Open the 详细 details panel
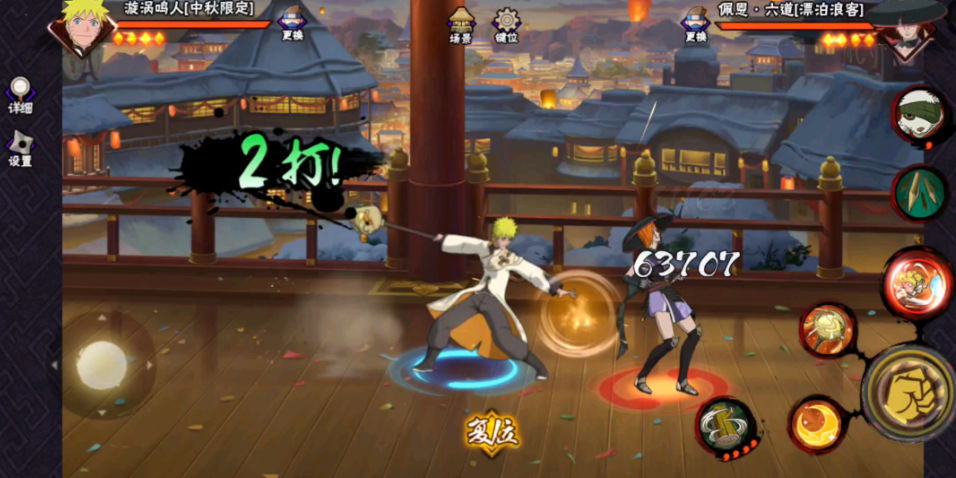Viewport: 956px width, 478px height. (19, 95)
